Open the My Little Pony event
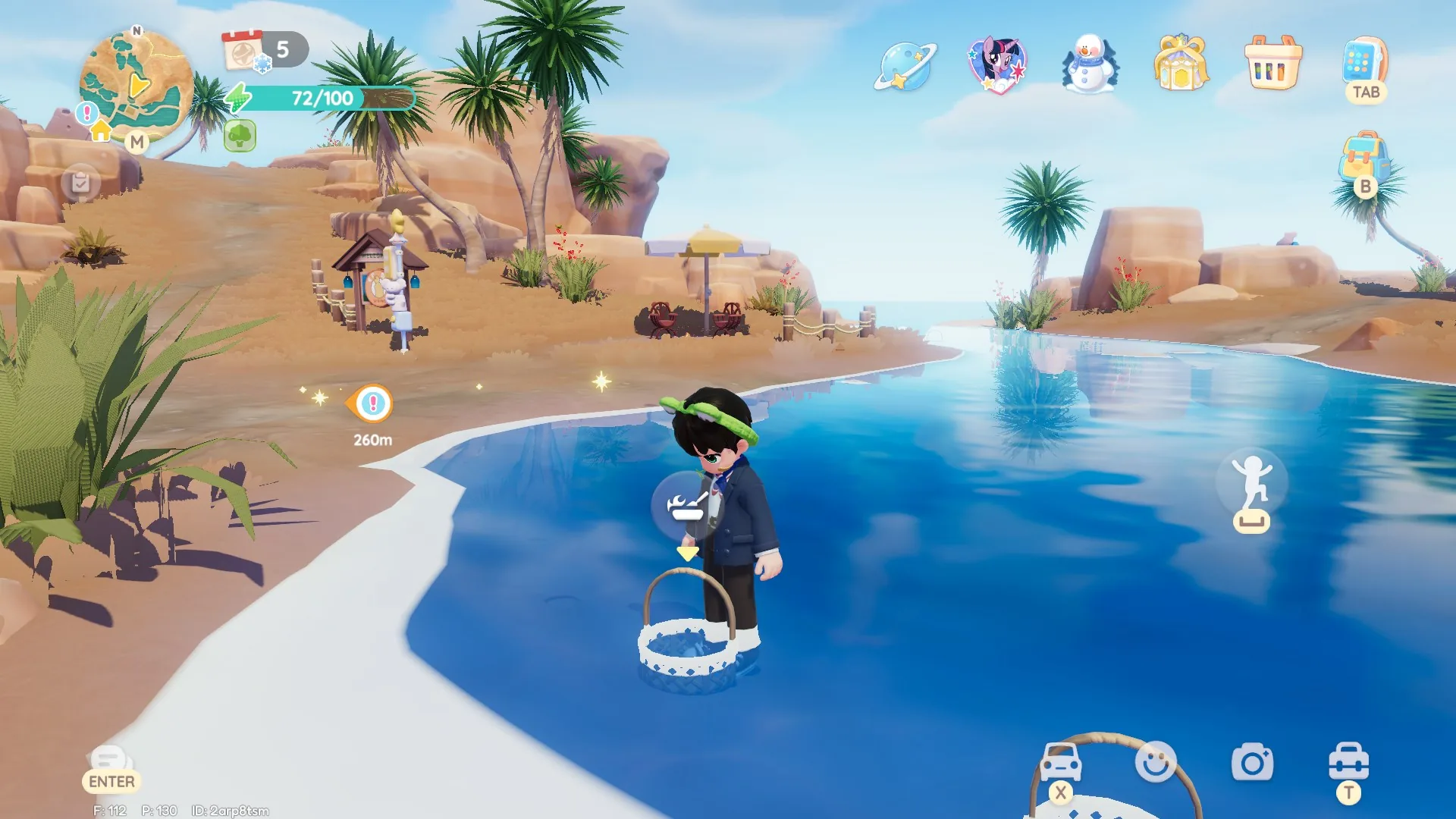 point(997,64)
